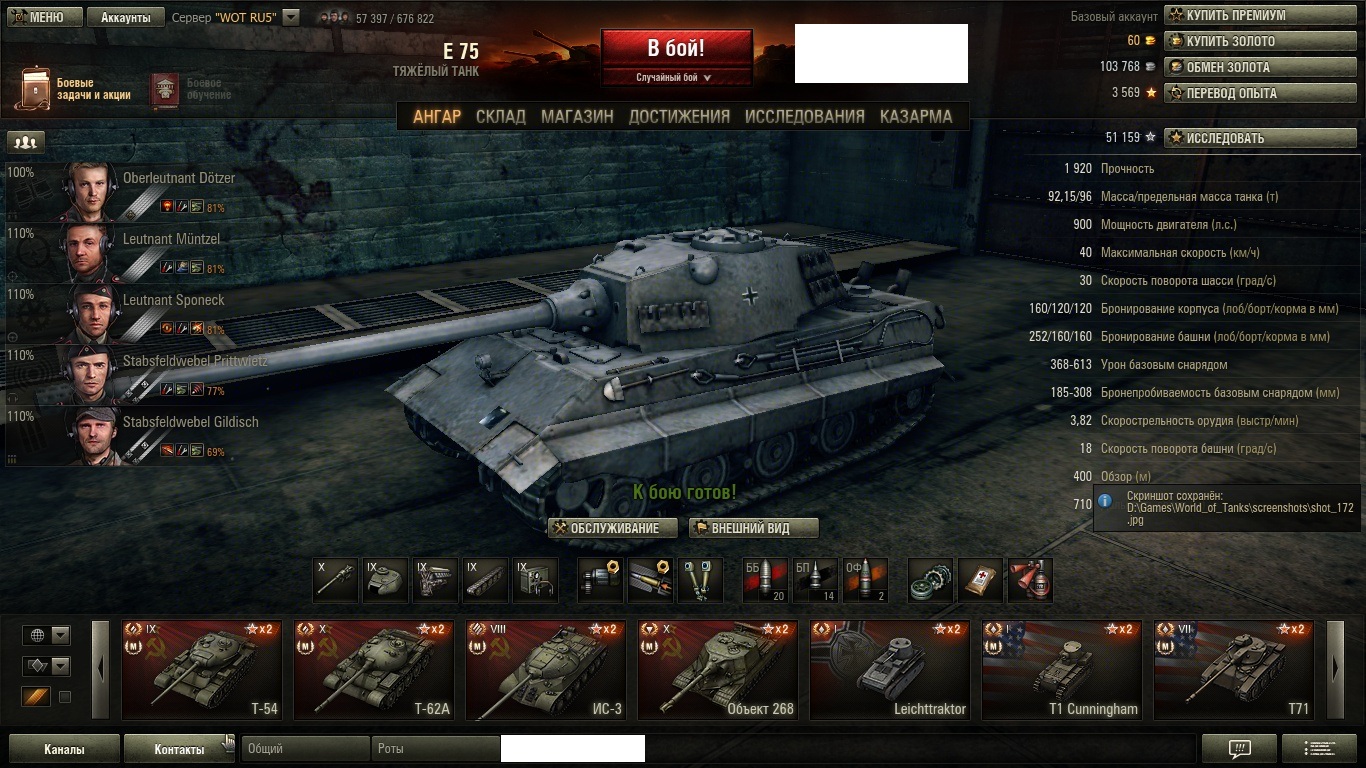This screenshot has width=1366, height=768.
Task: Show the ДОСТИЖЕНИЯ tab
Action: pos(679,116)
